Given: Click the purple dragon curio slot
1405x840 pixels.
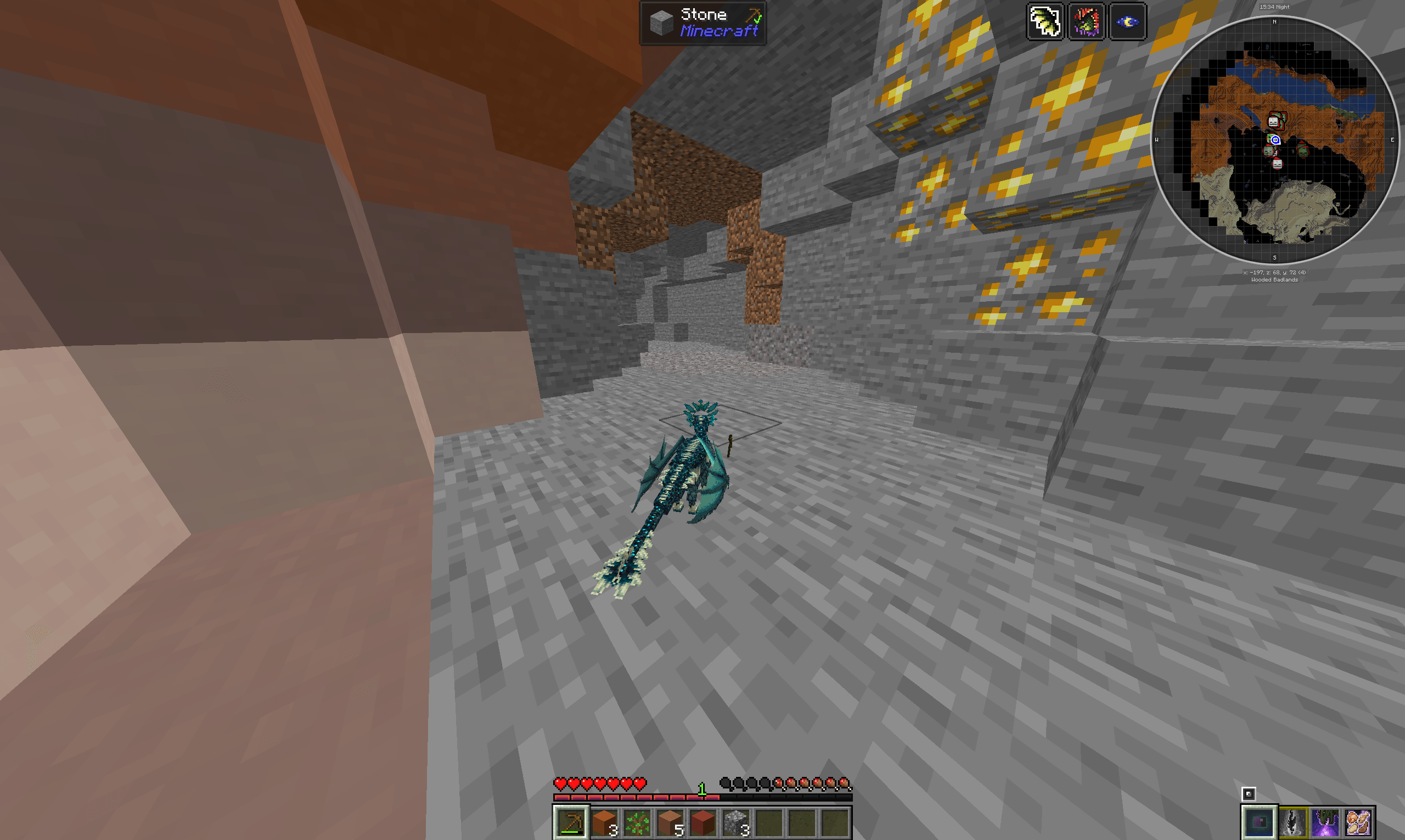Looking at the screenshot, I should [x=1327, y=822].
